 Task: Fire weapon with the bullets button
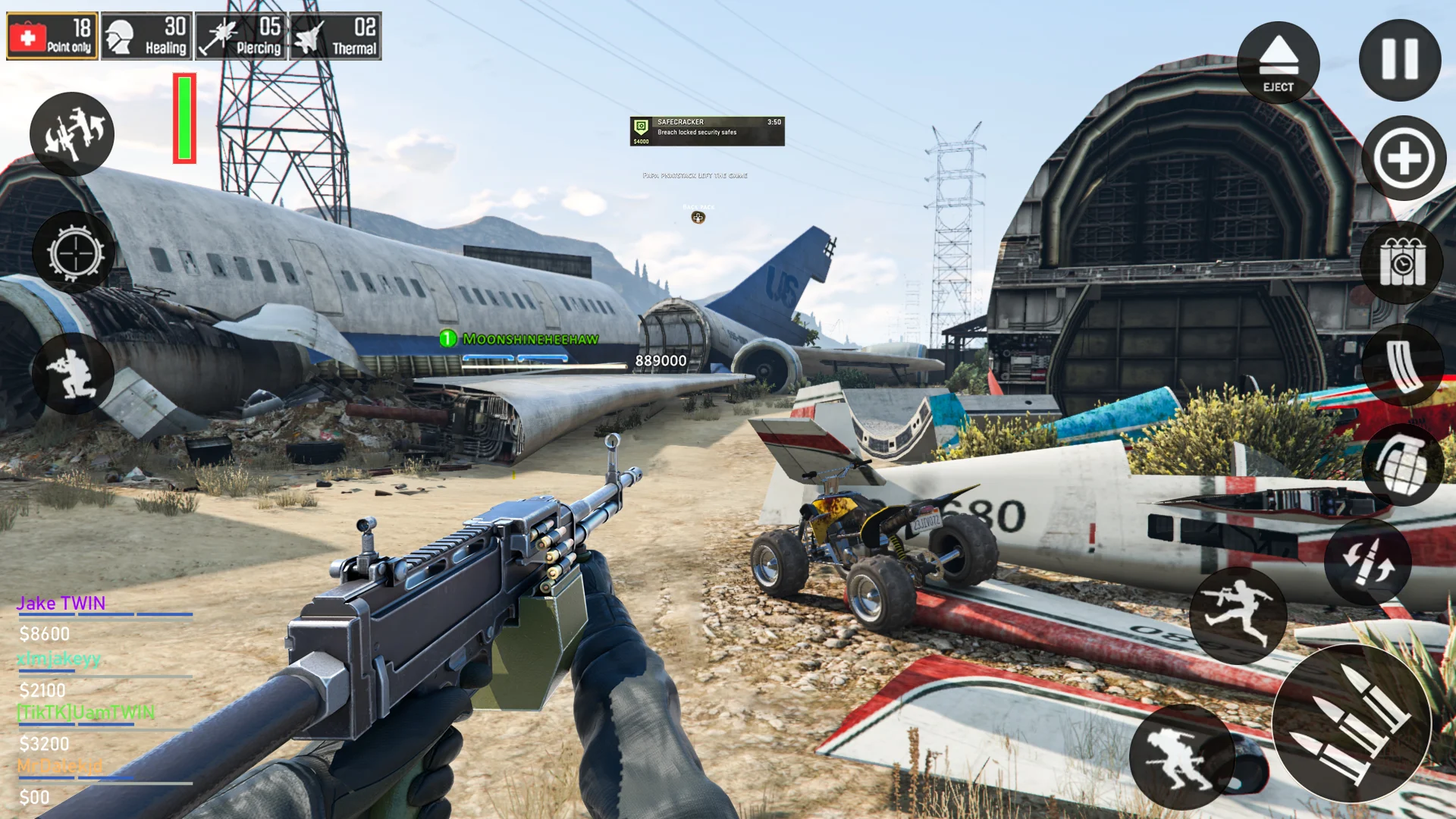pyautogui.click(x=1351, y=723)
